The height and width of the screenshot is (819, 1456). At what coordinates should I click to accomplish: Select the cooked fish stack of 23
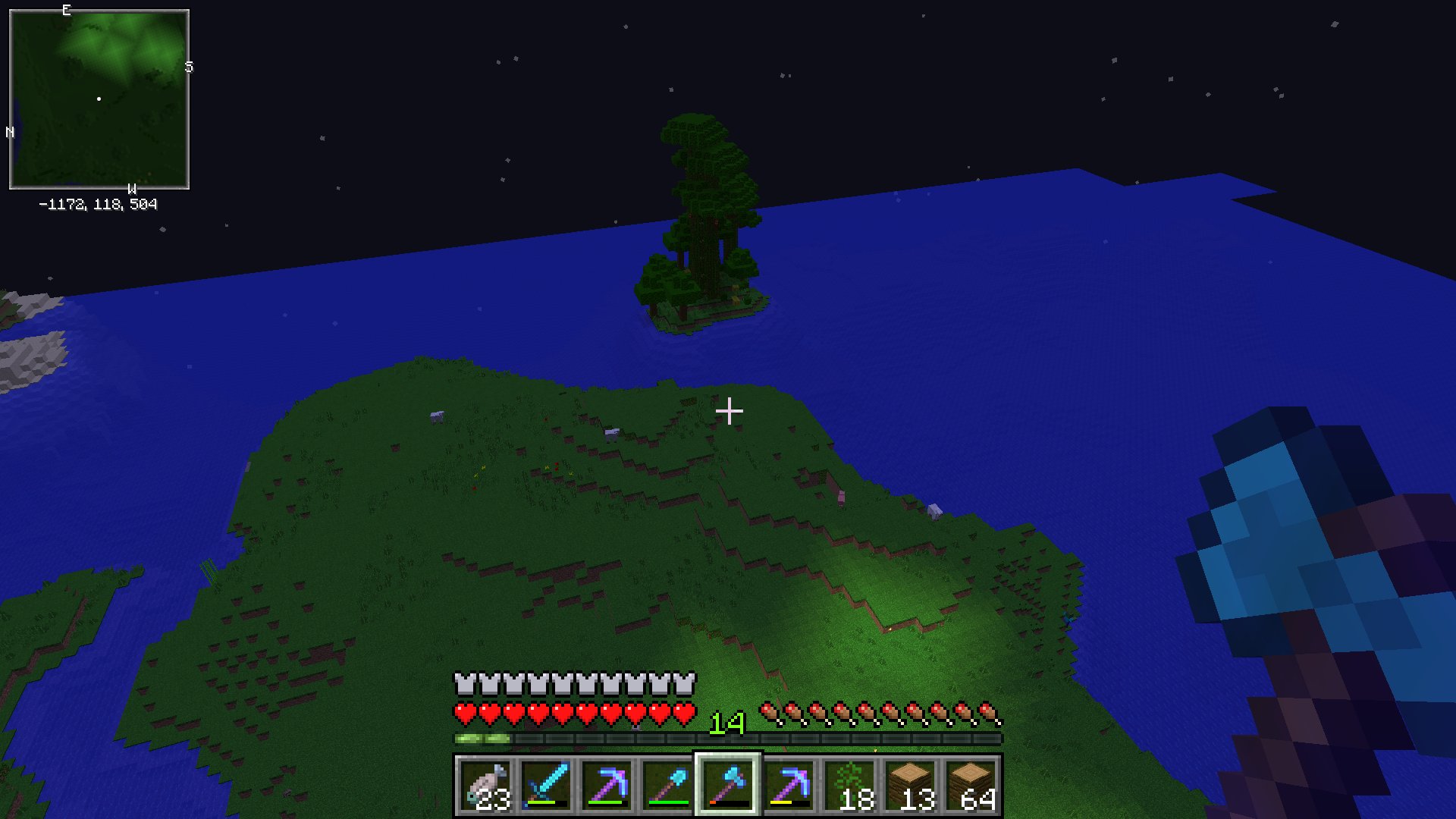486,786
